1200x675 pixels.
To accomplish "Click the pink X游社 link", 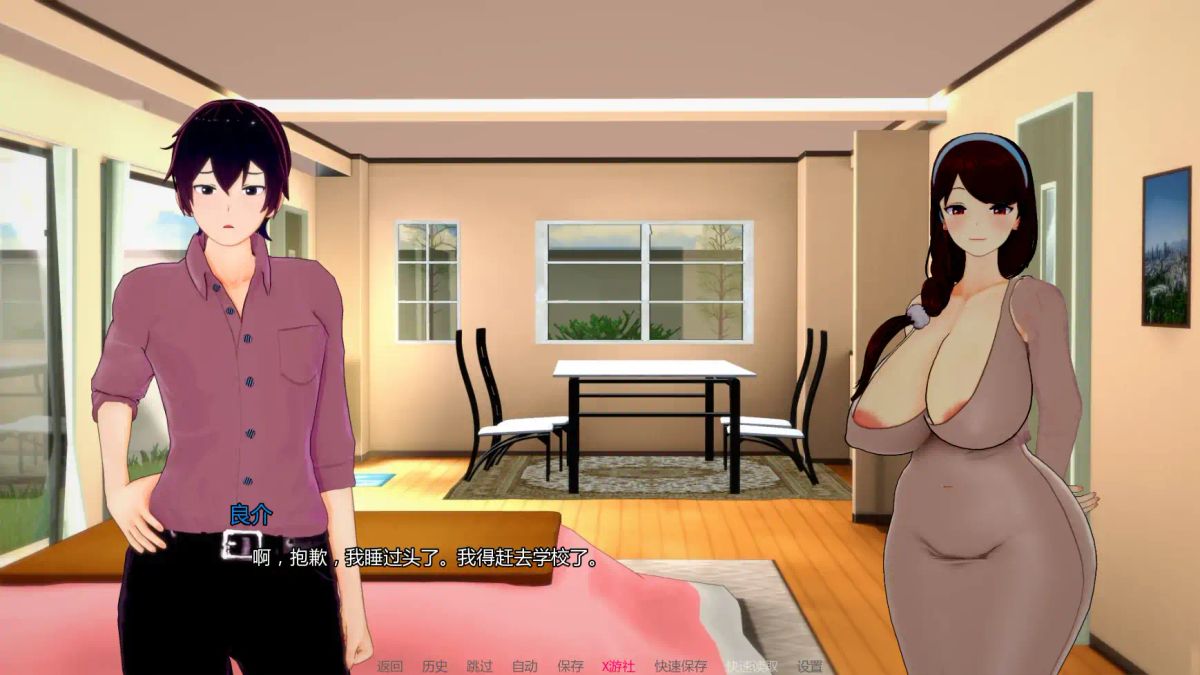I will [x=619, y=666].
